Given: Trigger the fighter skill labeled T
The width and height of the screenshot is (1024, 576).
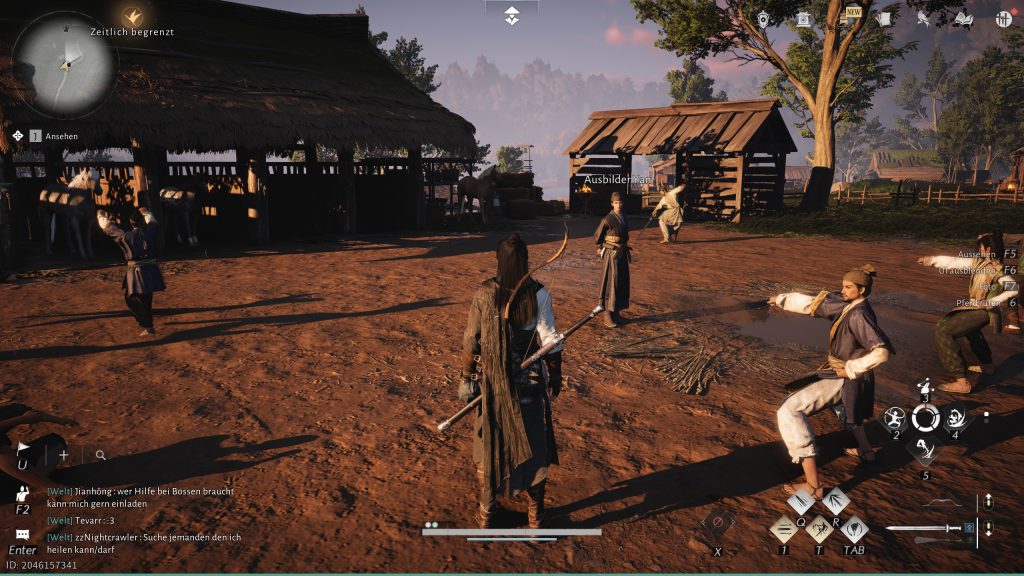Looking at the screenshot, I should (x=819, y=529).
